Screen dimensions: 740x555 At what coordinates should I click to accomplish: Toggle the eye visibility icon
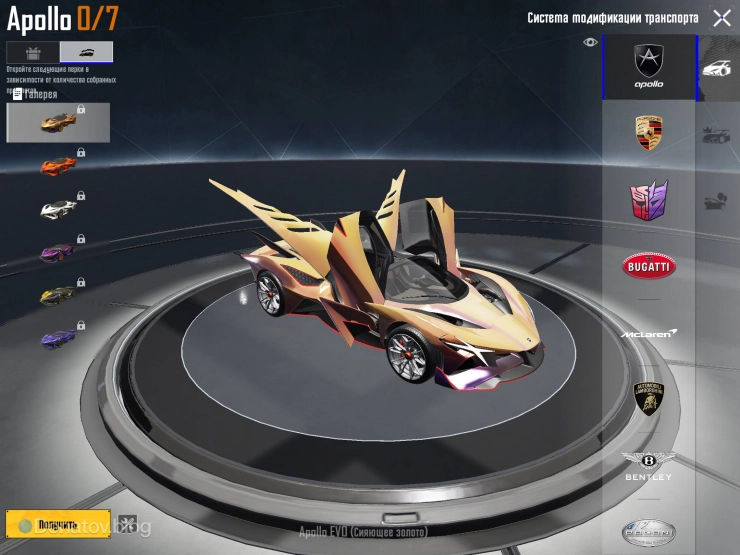(x=590, y=42)
